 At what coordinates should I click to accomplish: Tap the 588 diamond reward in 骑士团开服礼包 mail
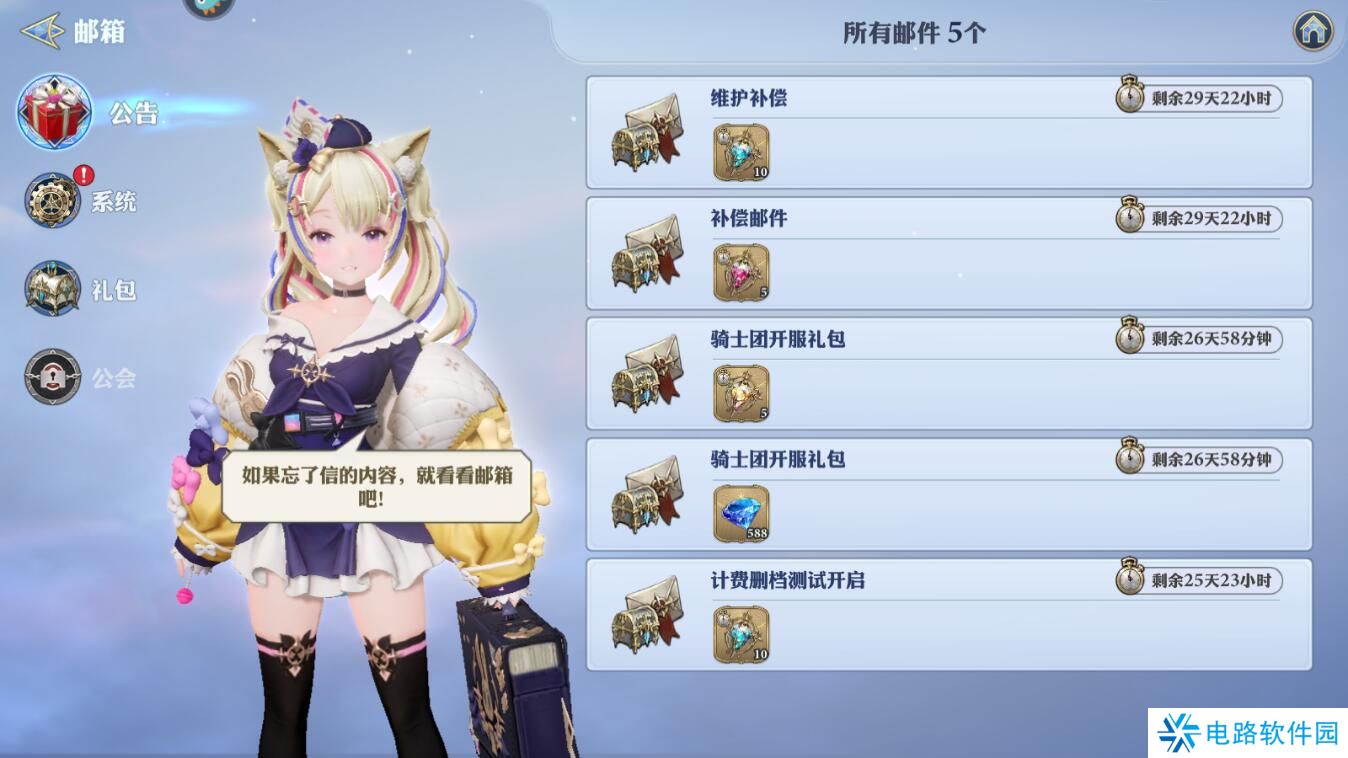740,512
